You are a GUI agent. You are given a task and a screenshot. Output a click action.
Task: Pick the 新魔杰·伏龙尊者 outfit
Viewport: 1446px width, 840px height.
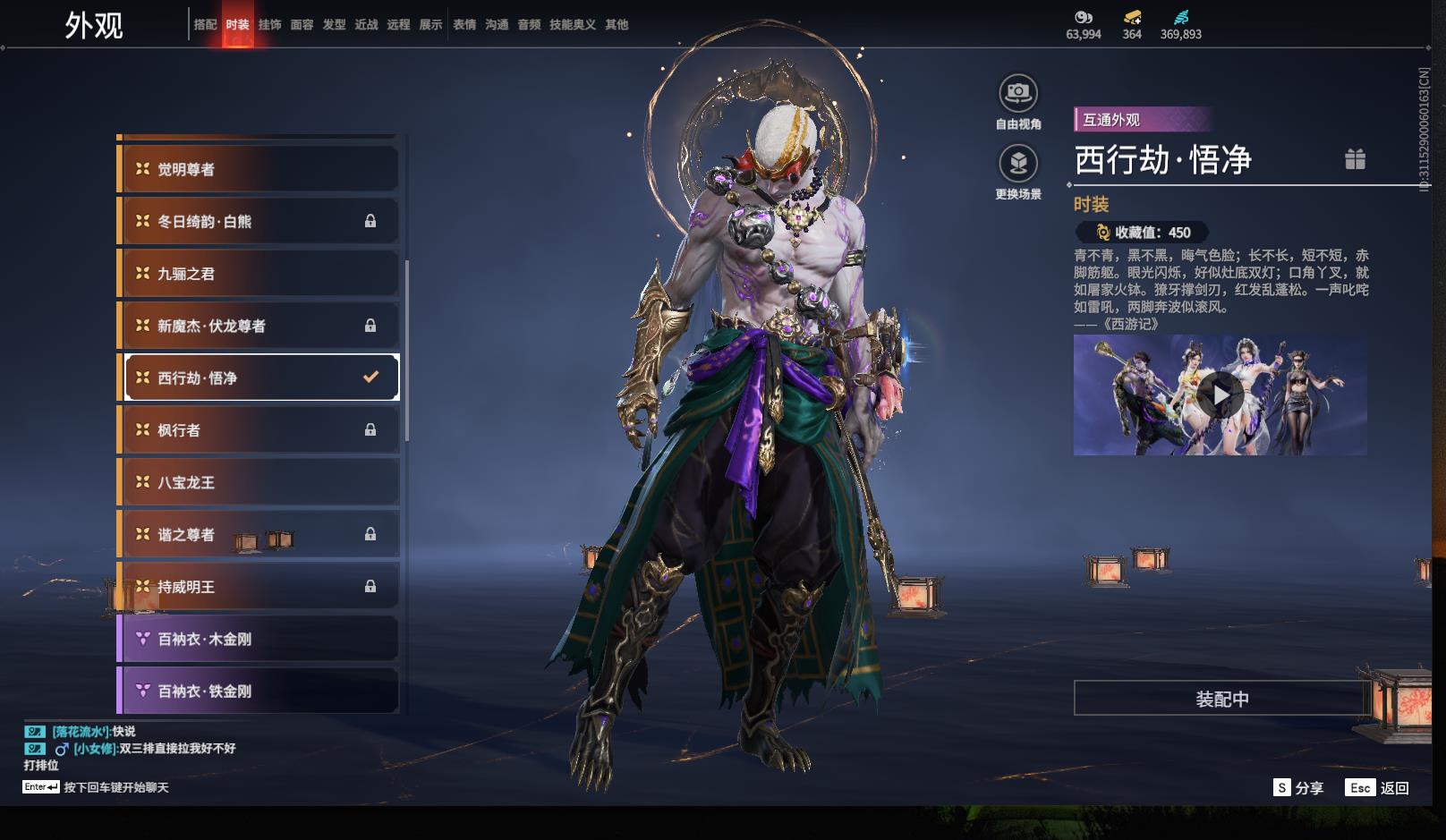(259, 326)
